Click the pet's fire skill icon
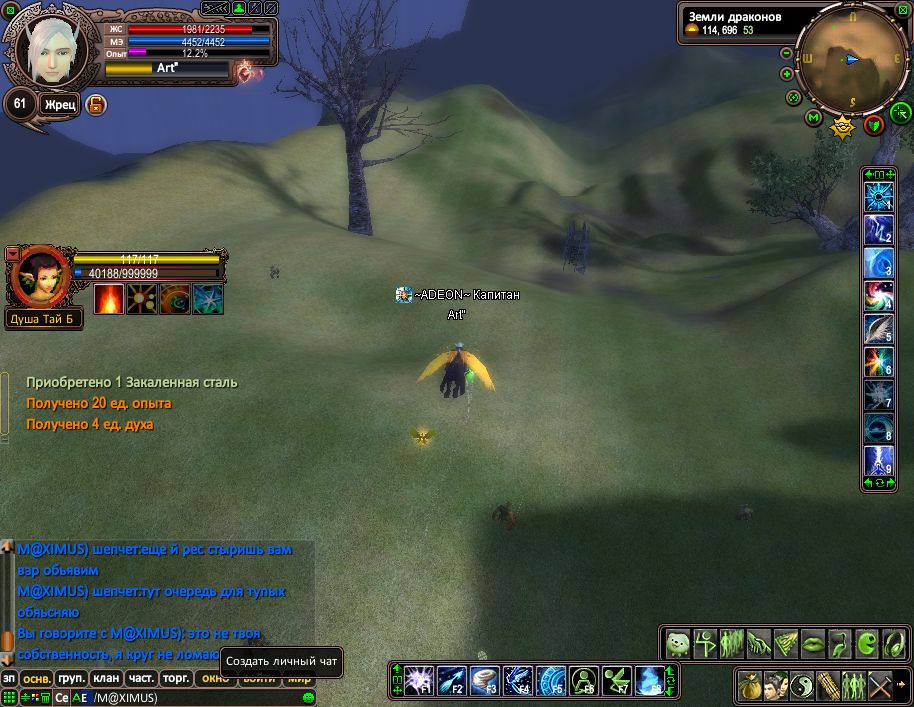Screen dimensions: 914x707 109,298
